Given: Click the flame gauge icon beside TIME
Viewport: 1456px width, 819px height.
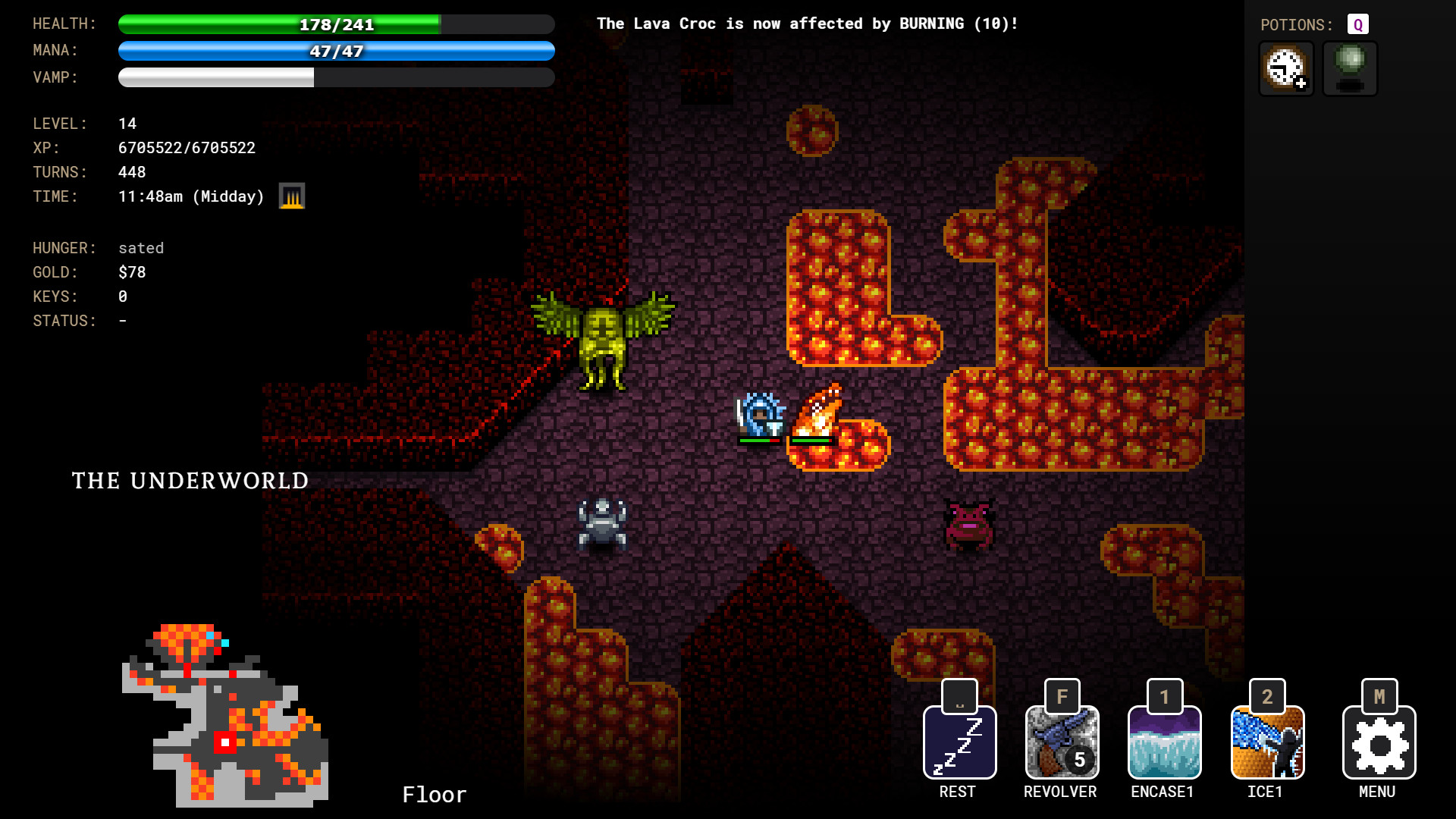Looking at the screenshot, I should click(291, 196).
